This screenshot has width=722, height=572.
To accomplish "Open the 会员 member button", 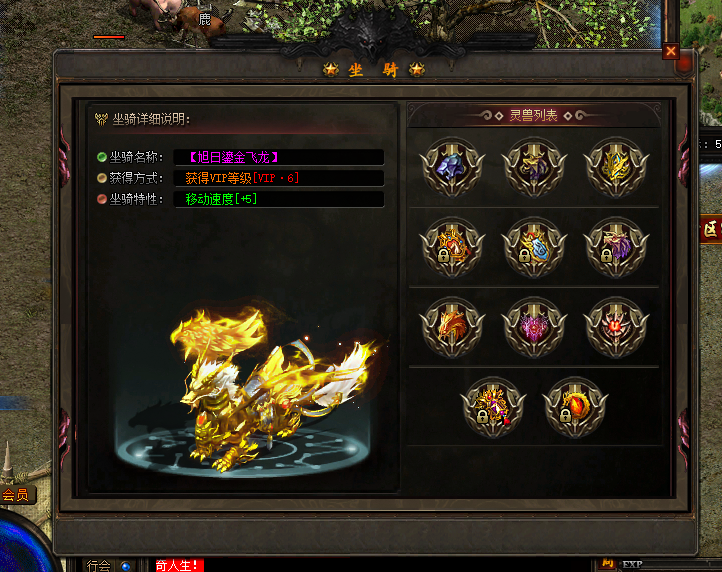I will coord(16,495).
